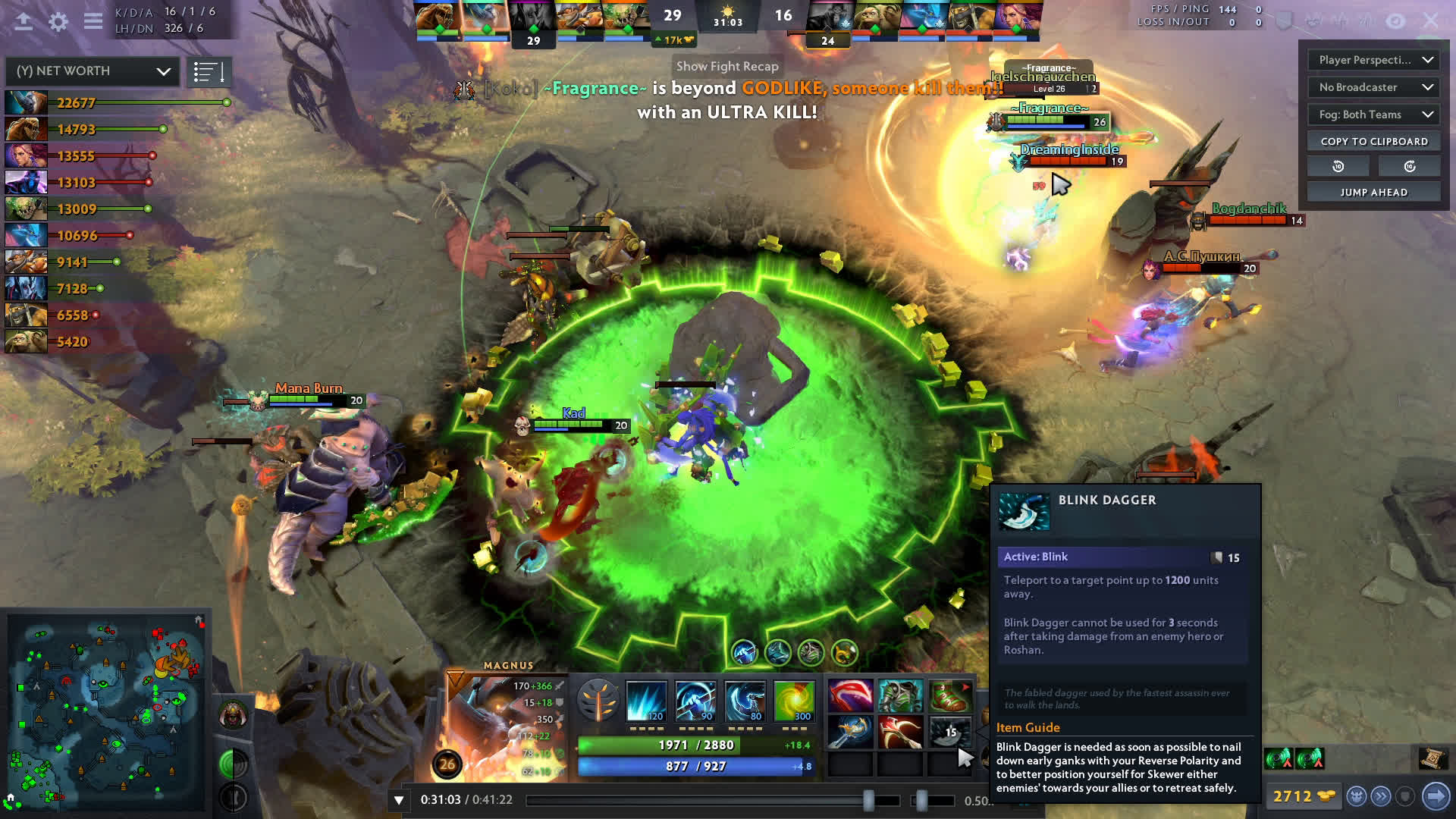Select the green boots item slot
Viewport: 1456px width, 819px height.
point(949,695)
